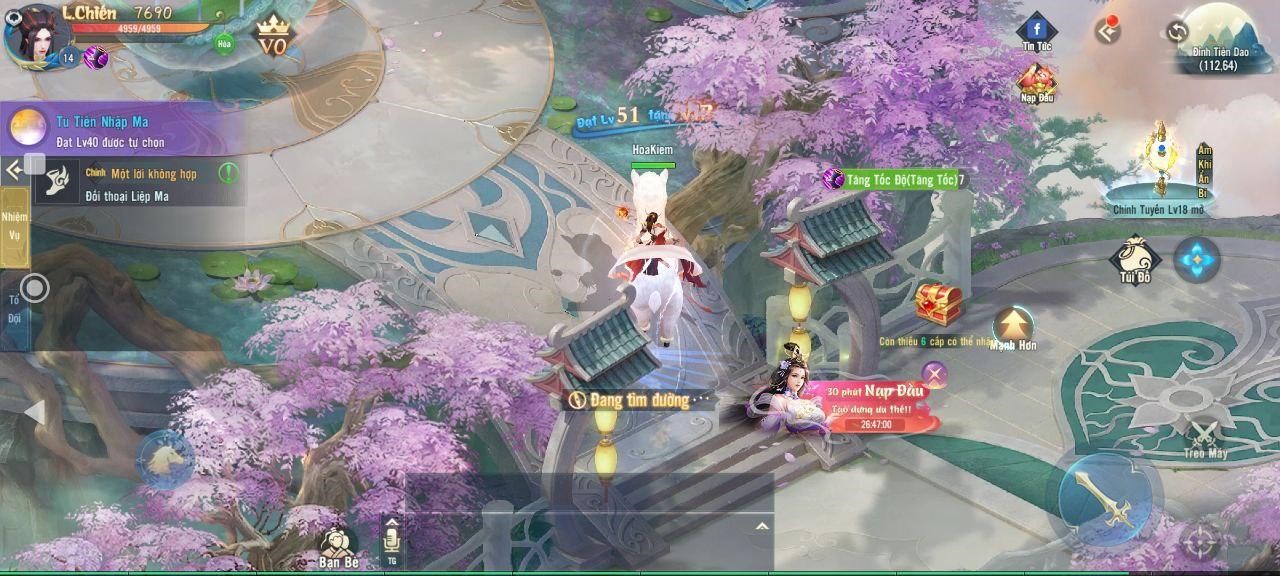The image size is (1280, 576).
Task: Open the Mạnh Hơn power-up arrow
Action: 1013,327
